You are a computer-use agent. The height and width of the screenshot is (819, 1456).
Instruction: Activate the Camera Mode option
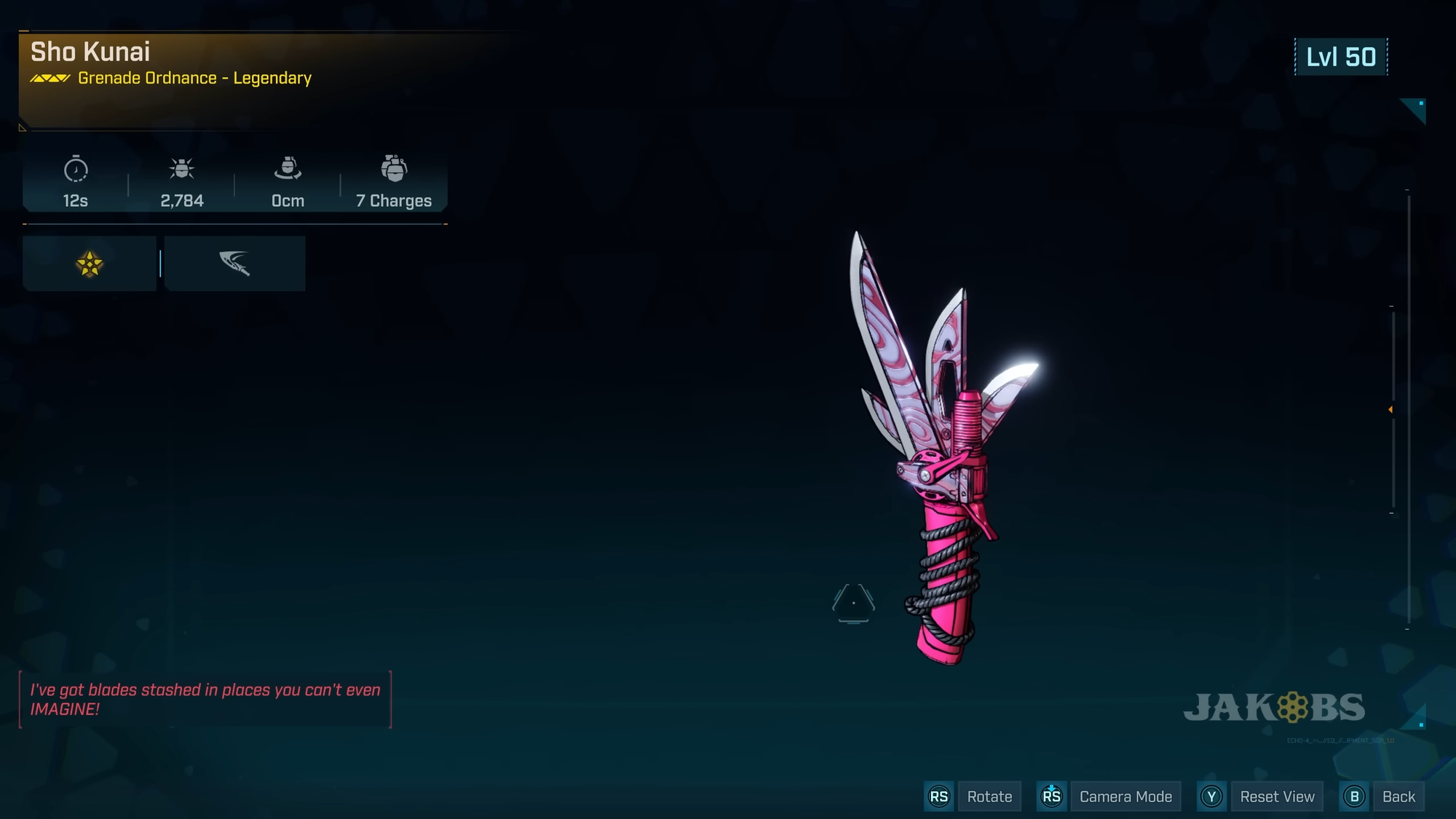click(1125, 796)
